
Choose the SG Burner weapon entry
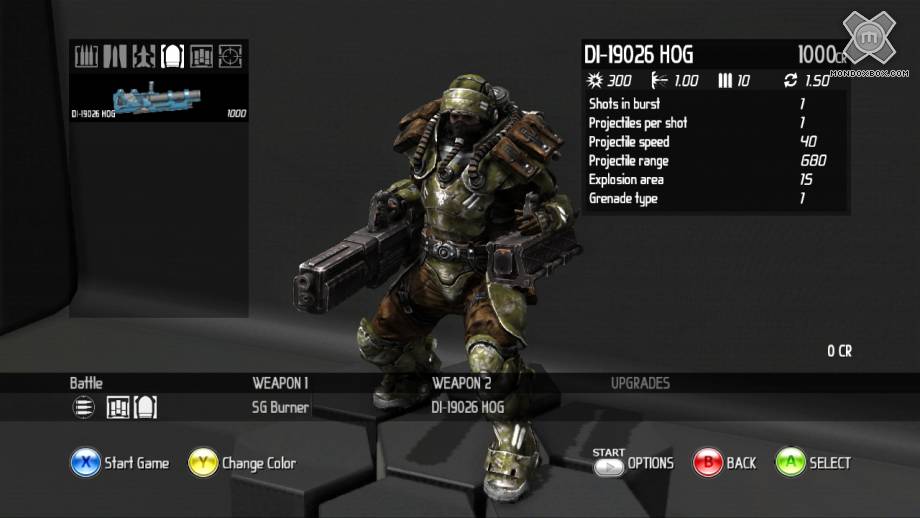tap(280, 408)
